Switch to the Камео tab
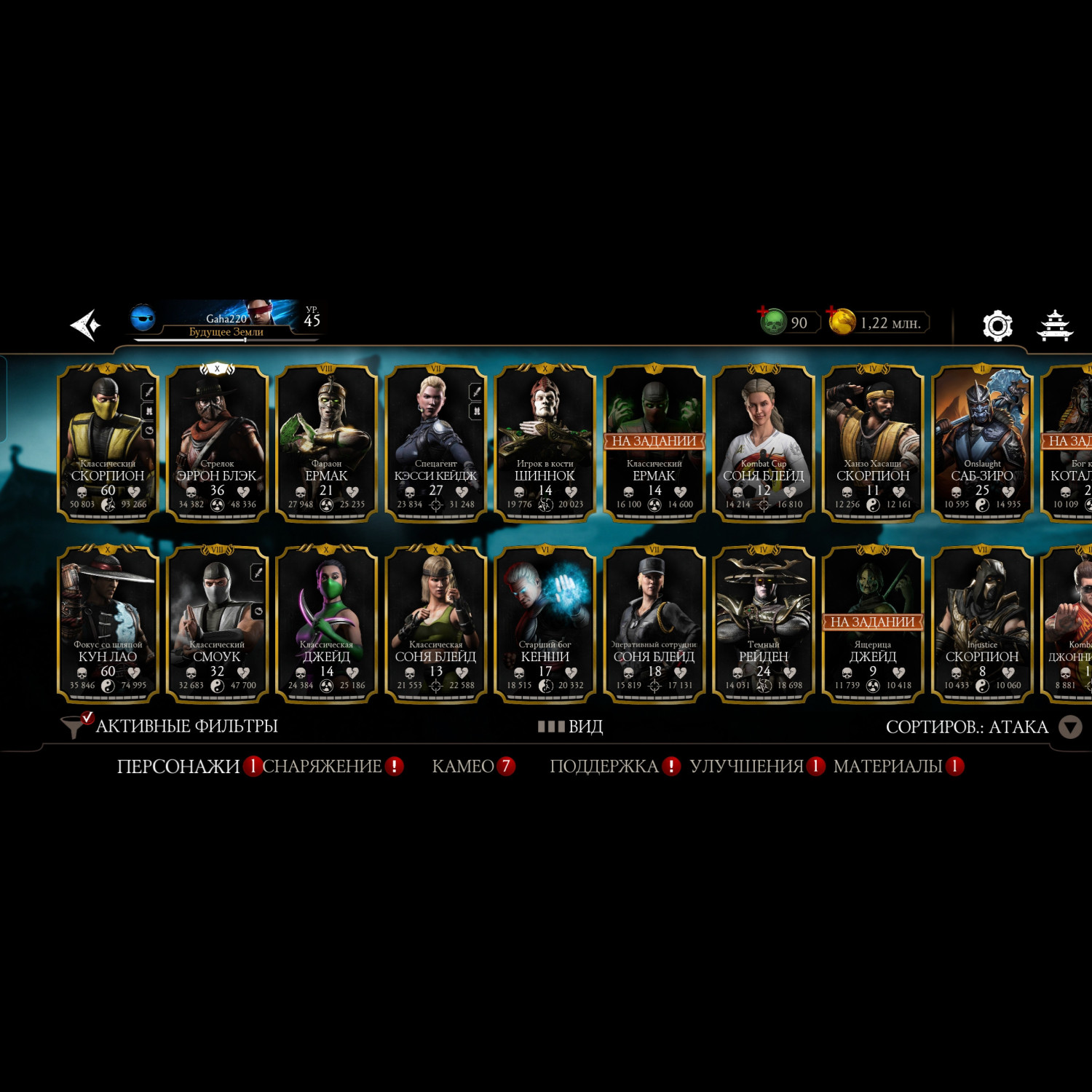This screenshot has width=1092, height=1092. click(x=463, y=766)
